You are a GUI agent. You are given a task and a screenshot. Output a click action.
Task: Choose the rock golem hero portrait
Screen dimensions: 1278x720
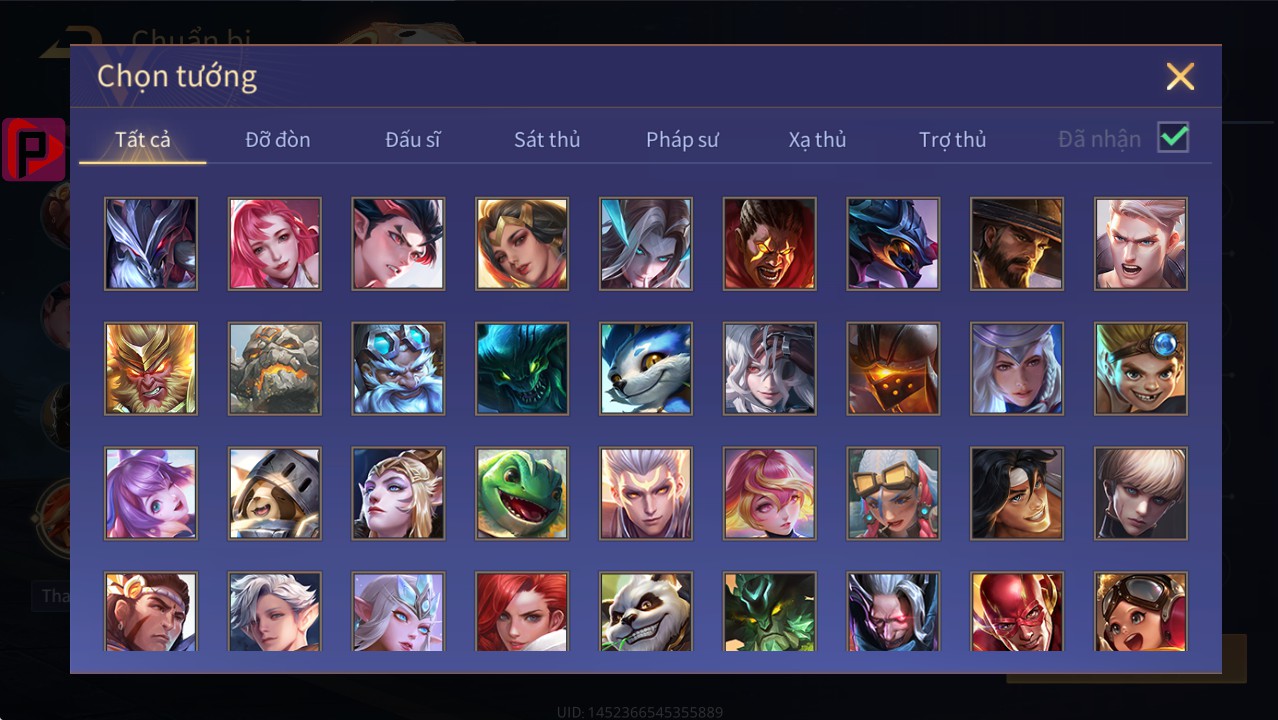pyautogui.click(x=275, y=368)
